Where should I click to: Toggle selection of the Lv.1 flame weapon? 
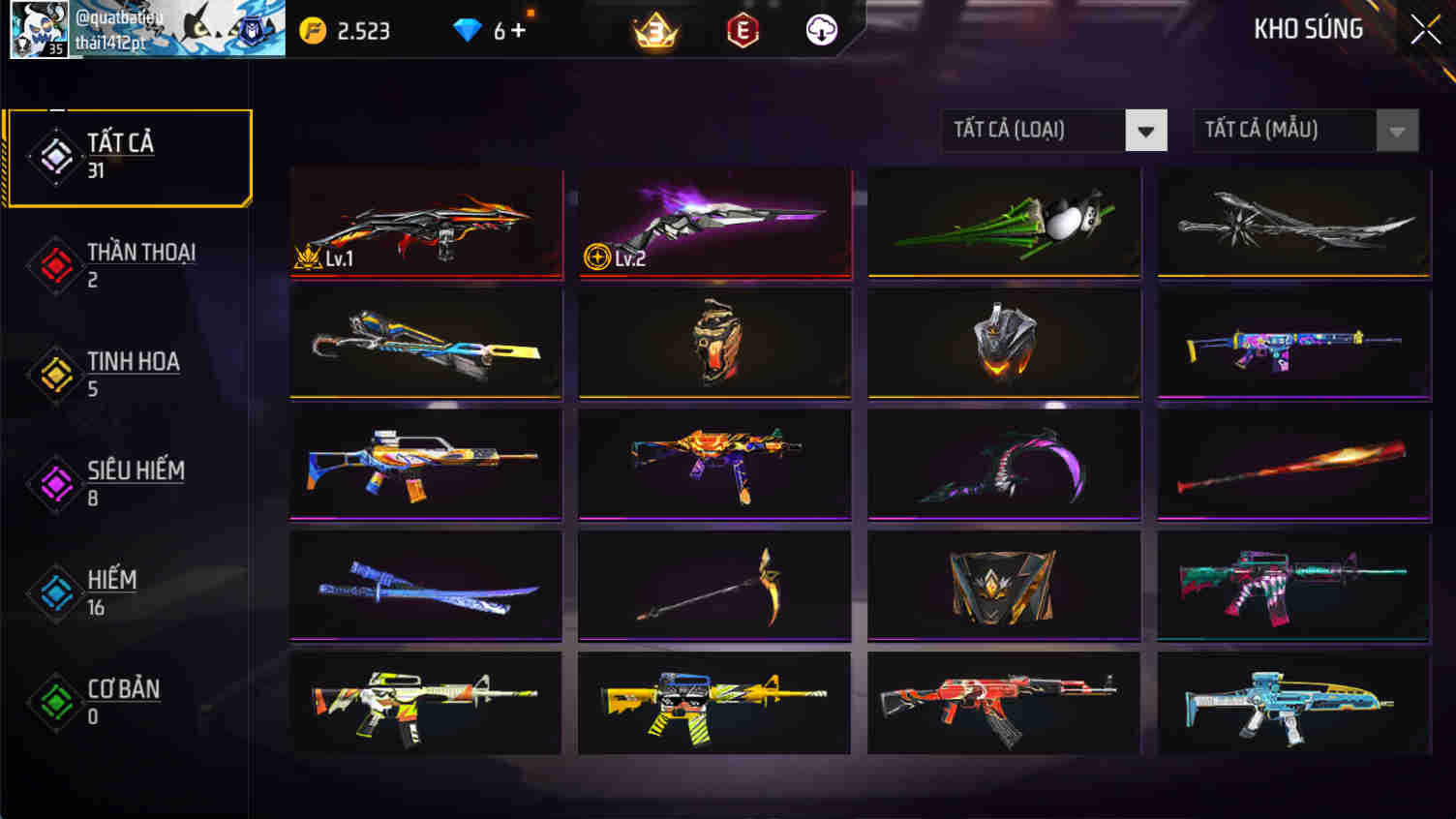(x=425, y=223)
